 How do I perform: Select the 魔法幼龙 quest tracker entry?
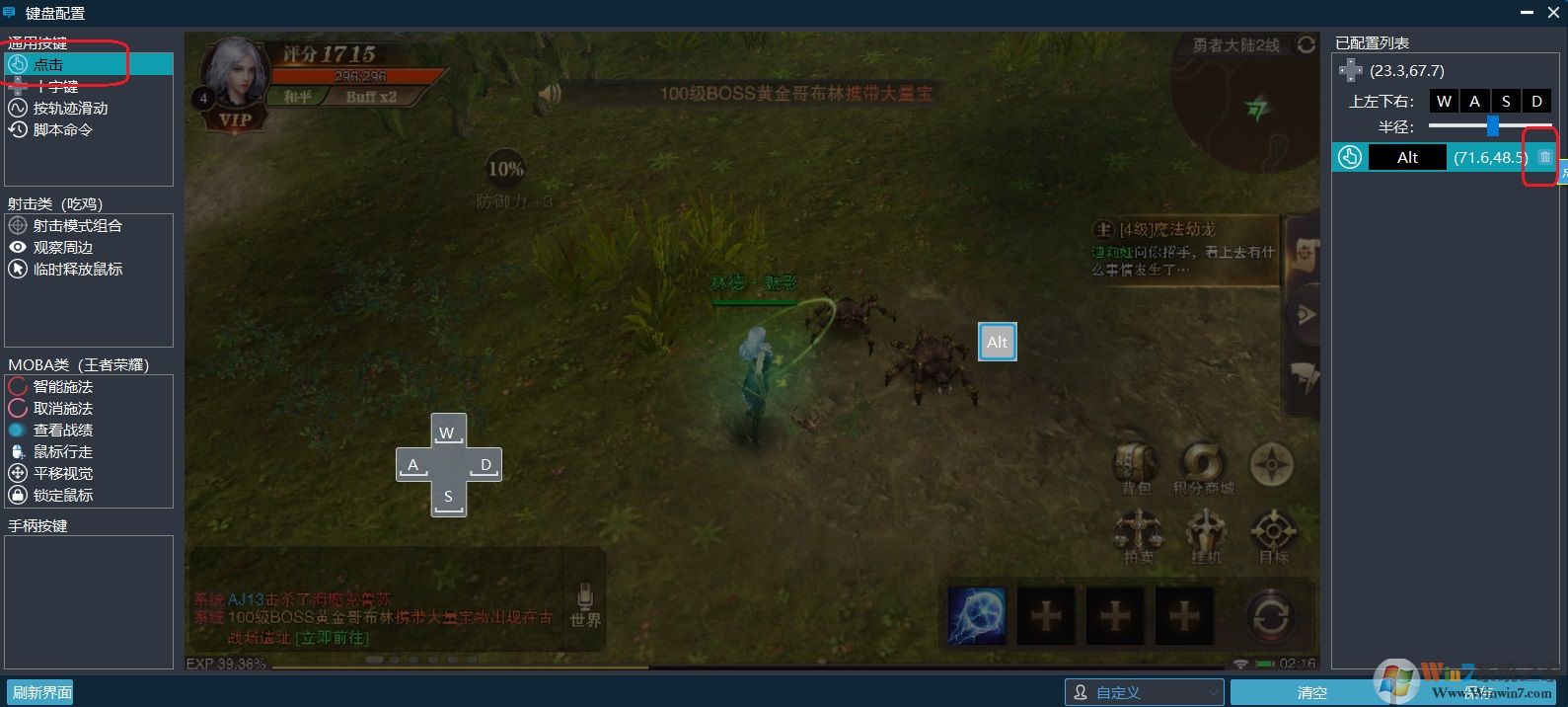(1184, 247)
